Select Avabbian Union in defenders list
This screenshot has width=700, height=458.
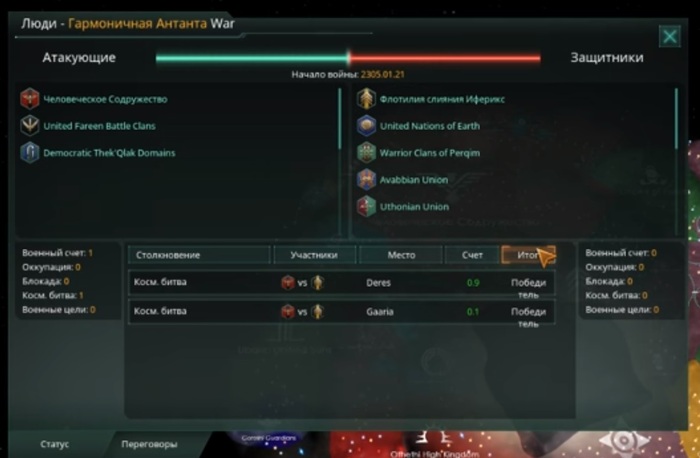coord(413,180)
